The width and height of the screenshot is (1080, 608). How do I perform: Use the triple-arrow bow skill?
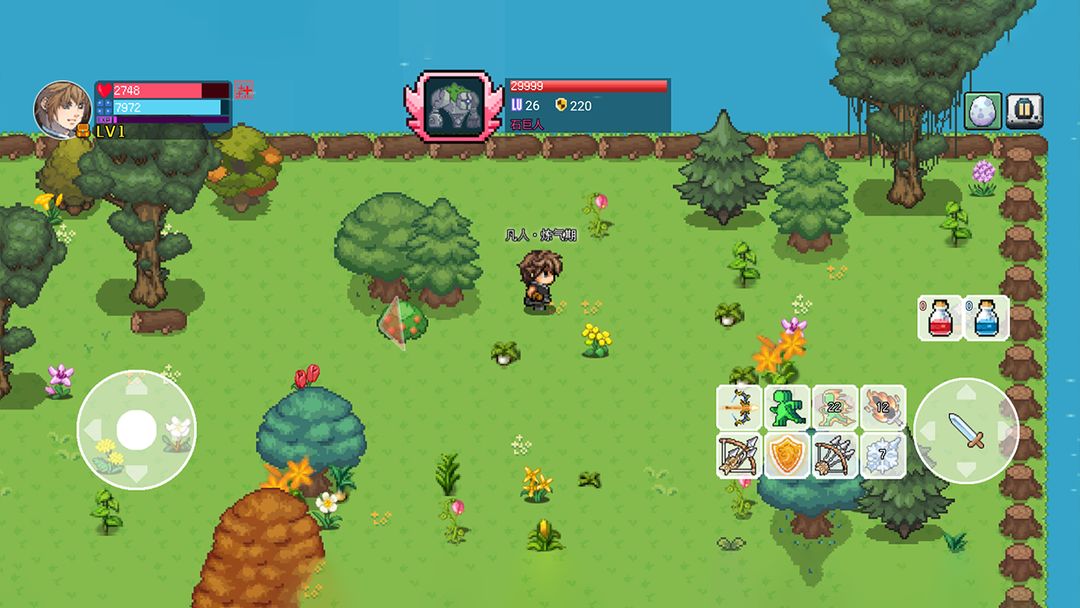coord(740,455)
